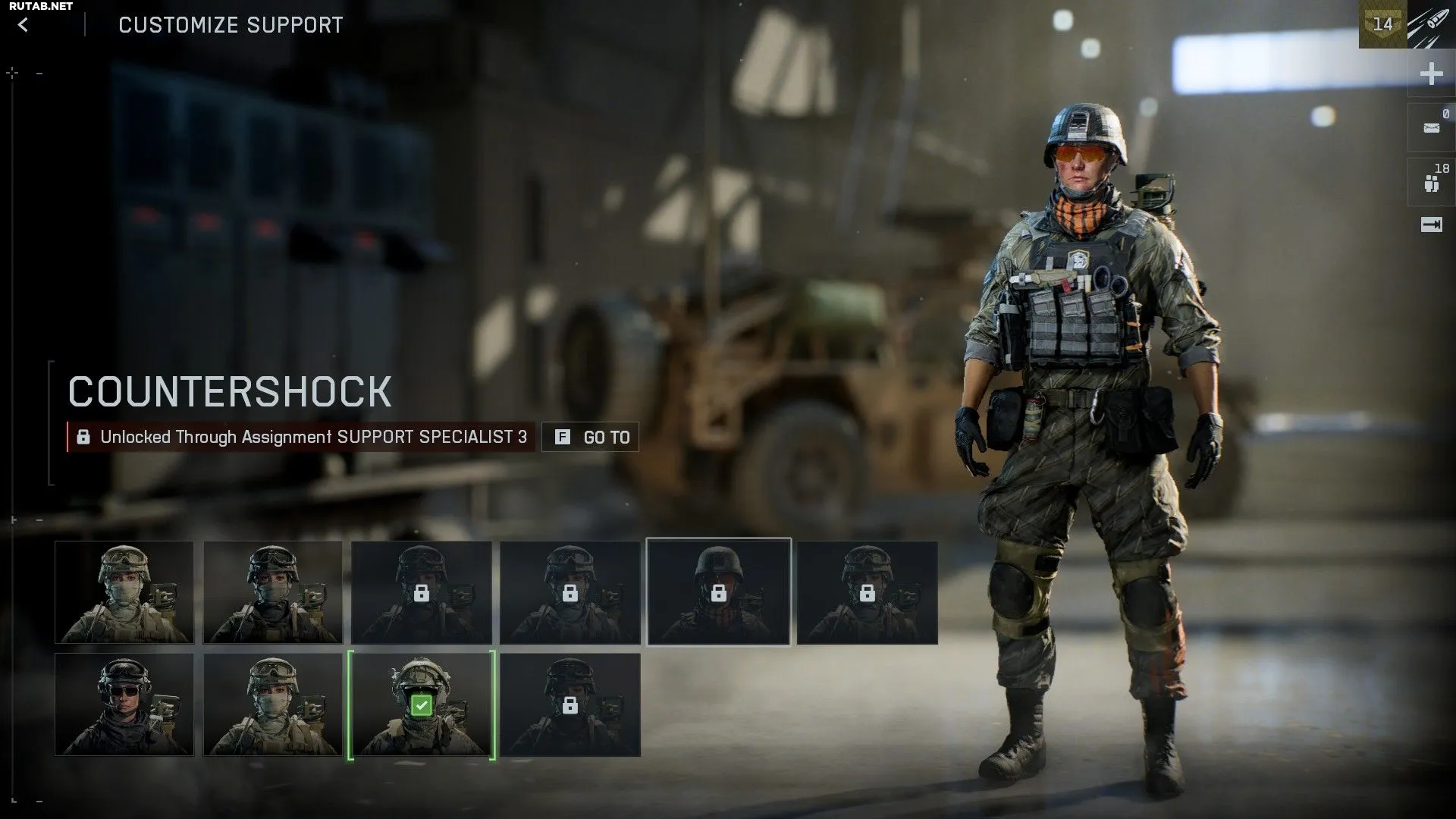Select the equipped skin with green checkmark
1456x819 pixels.
point(422,705)
